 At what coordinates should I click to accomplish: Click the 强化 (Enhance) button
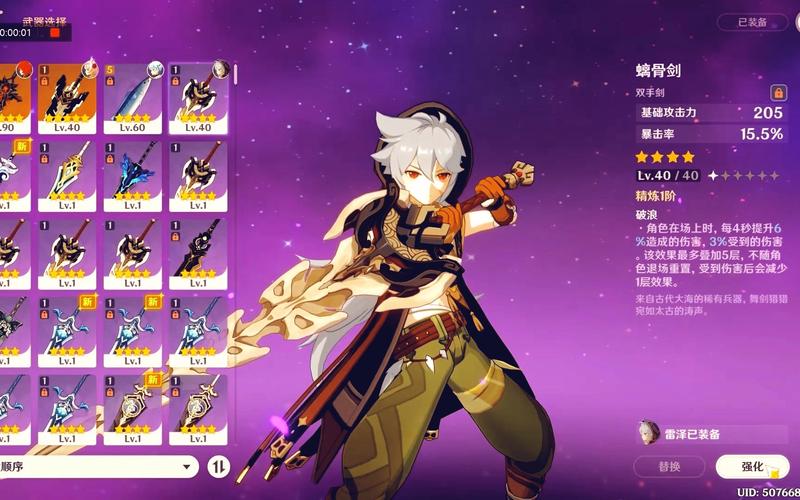click(752, 467)
